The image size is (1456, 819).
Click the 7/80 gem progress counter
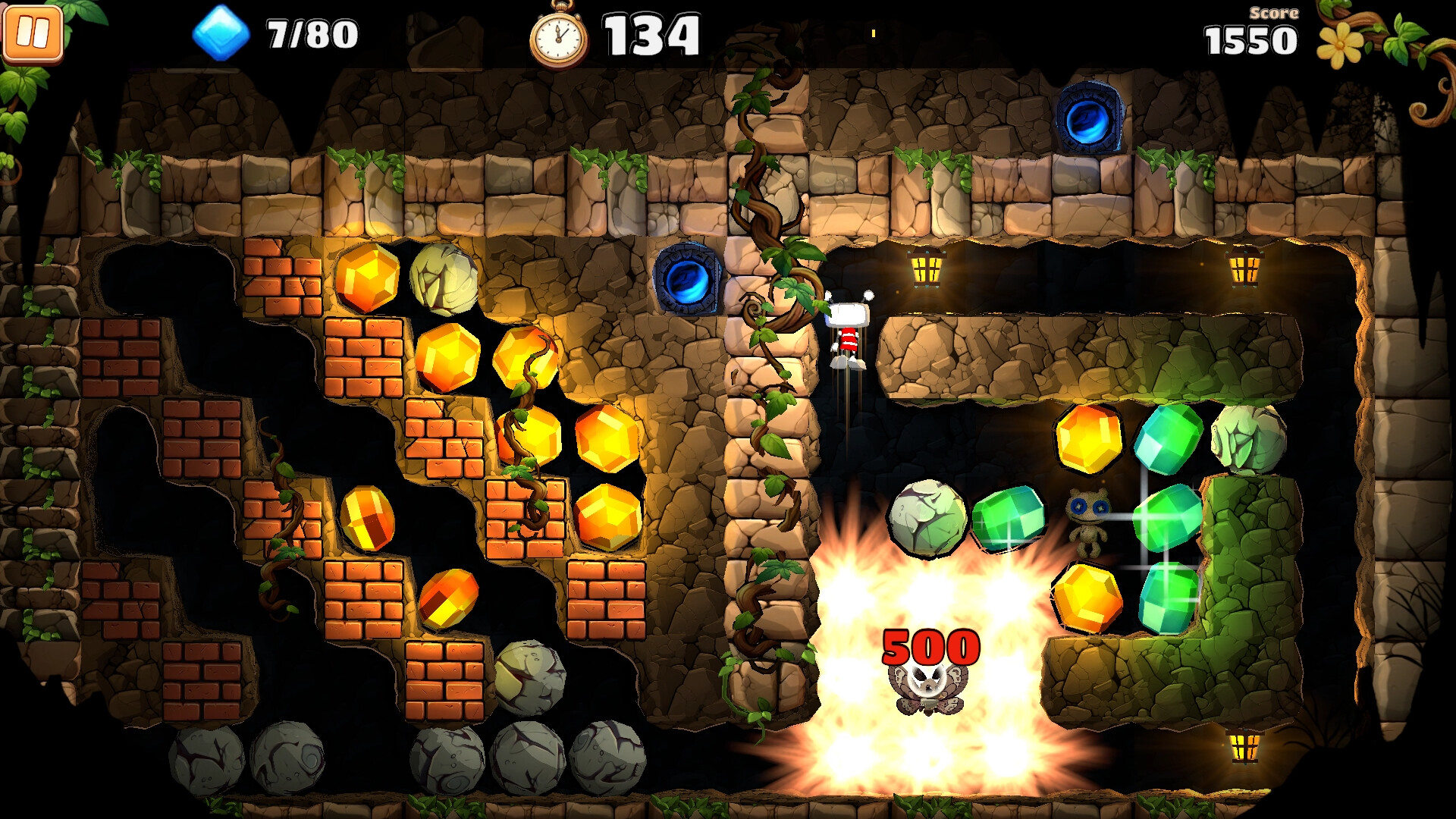click(x=311, y=33)
